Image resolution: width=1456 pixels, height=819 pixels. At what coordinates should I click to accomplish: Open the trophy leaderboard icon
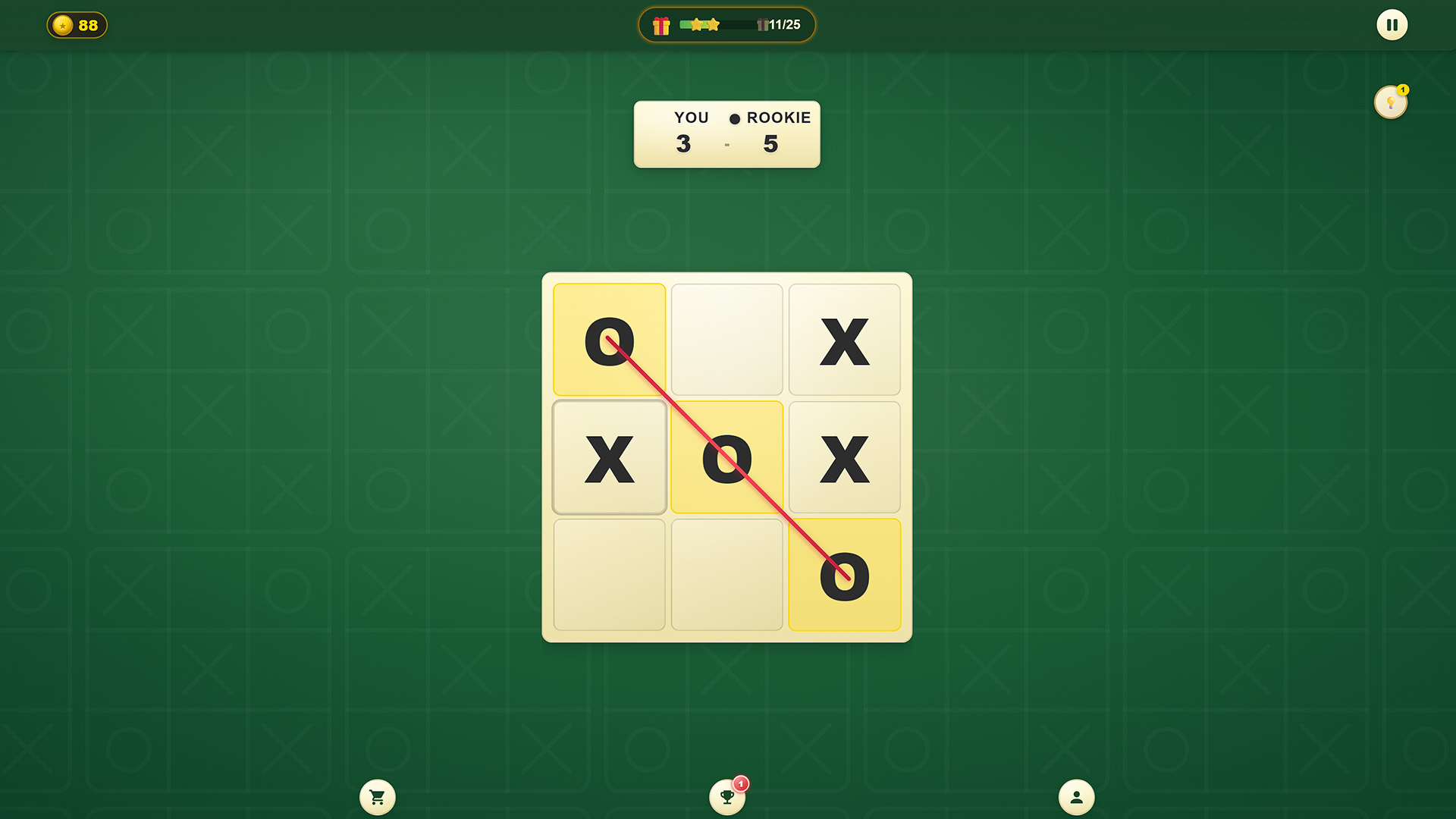tap(726, 797)
